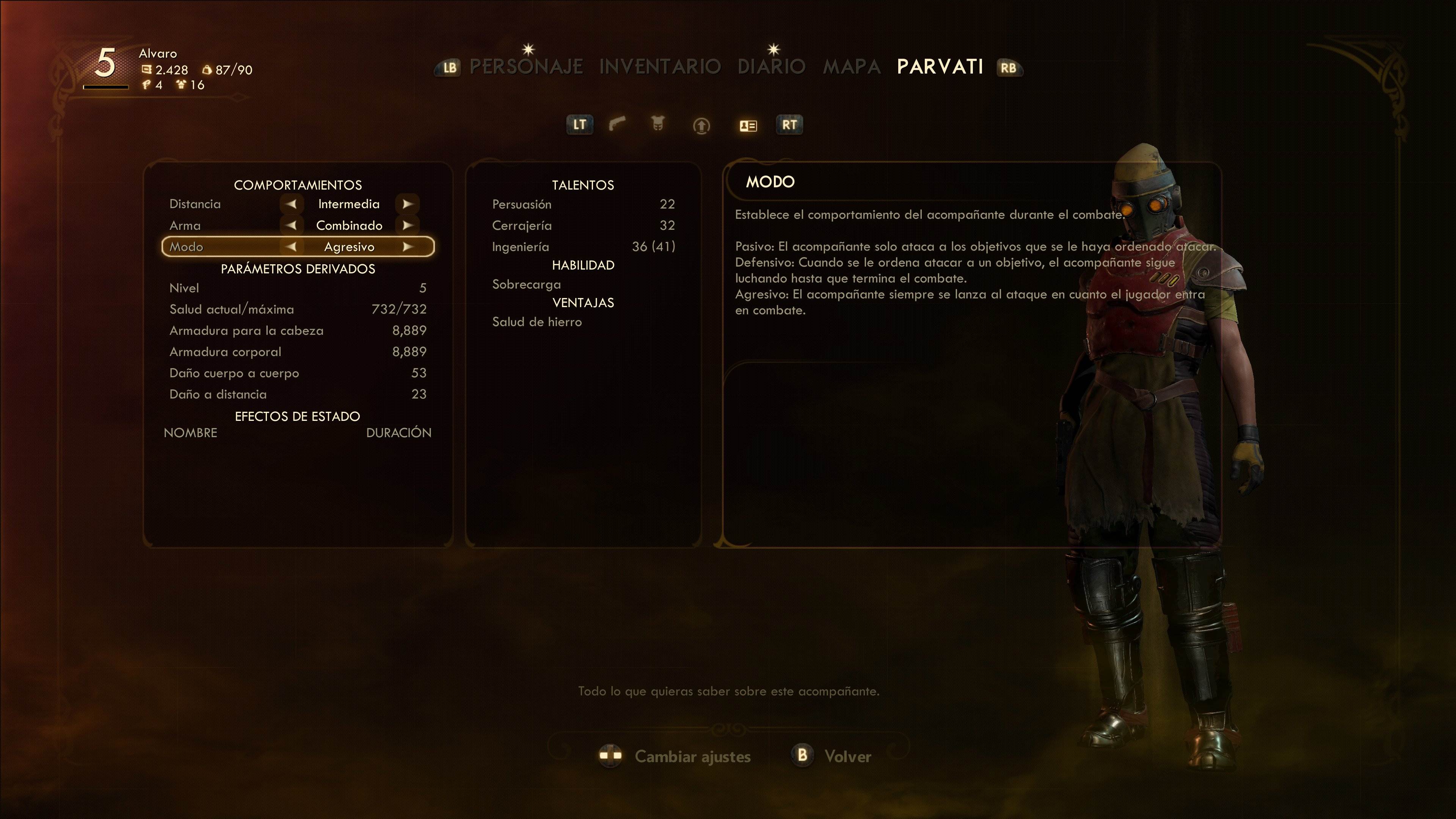The height and width of the screenshot is (819, 1456).
Task: Go to the DIARIO tab
Action: pyautogui.click(x=772, y=67)
